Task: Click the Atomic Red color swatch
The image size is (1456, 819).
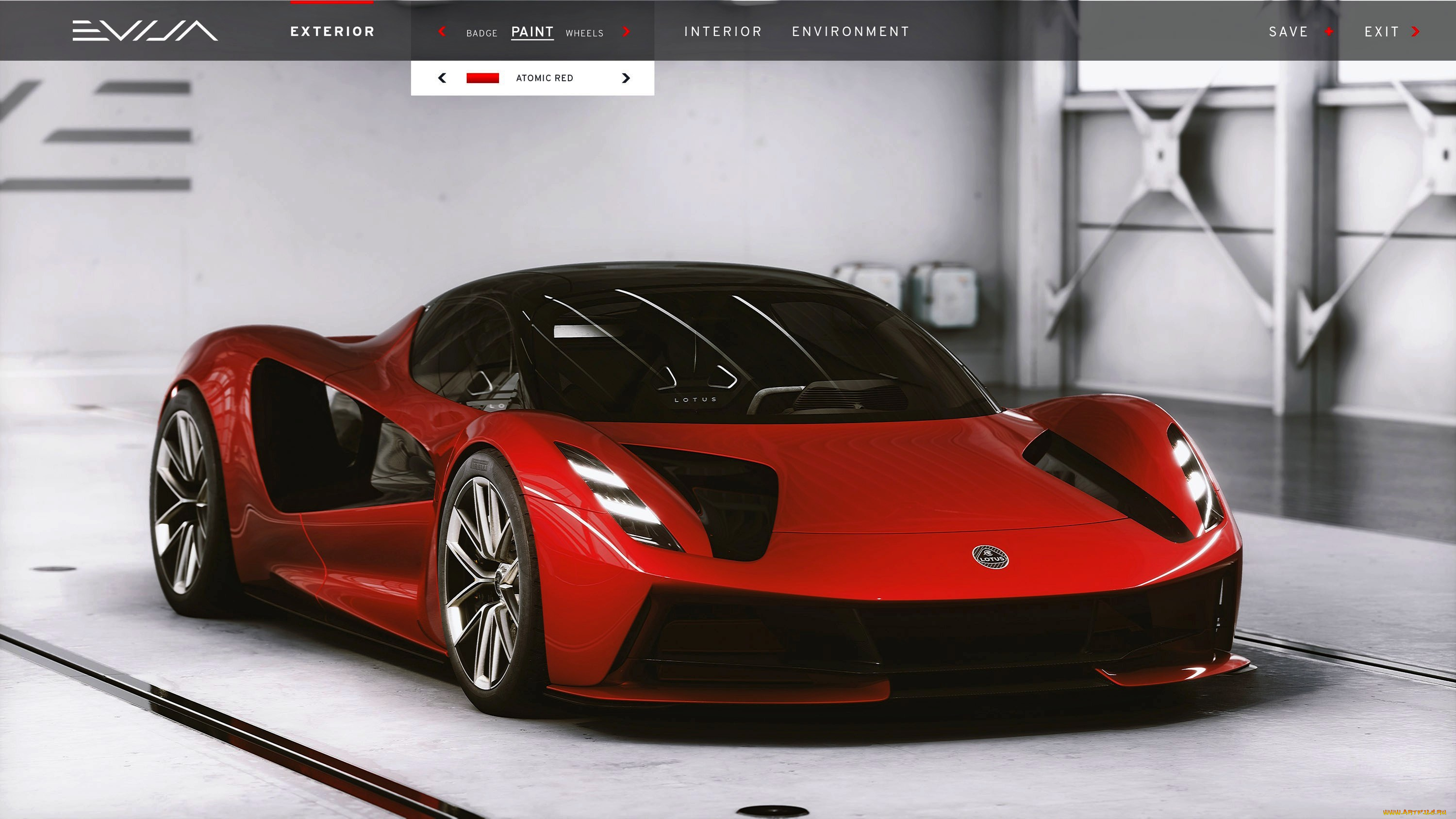Action: 483,78
